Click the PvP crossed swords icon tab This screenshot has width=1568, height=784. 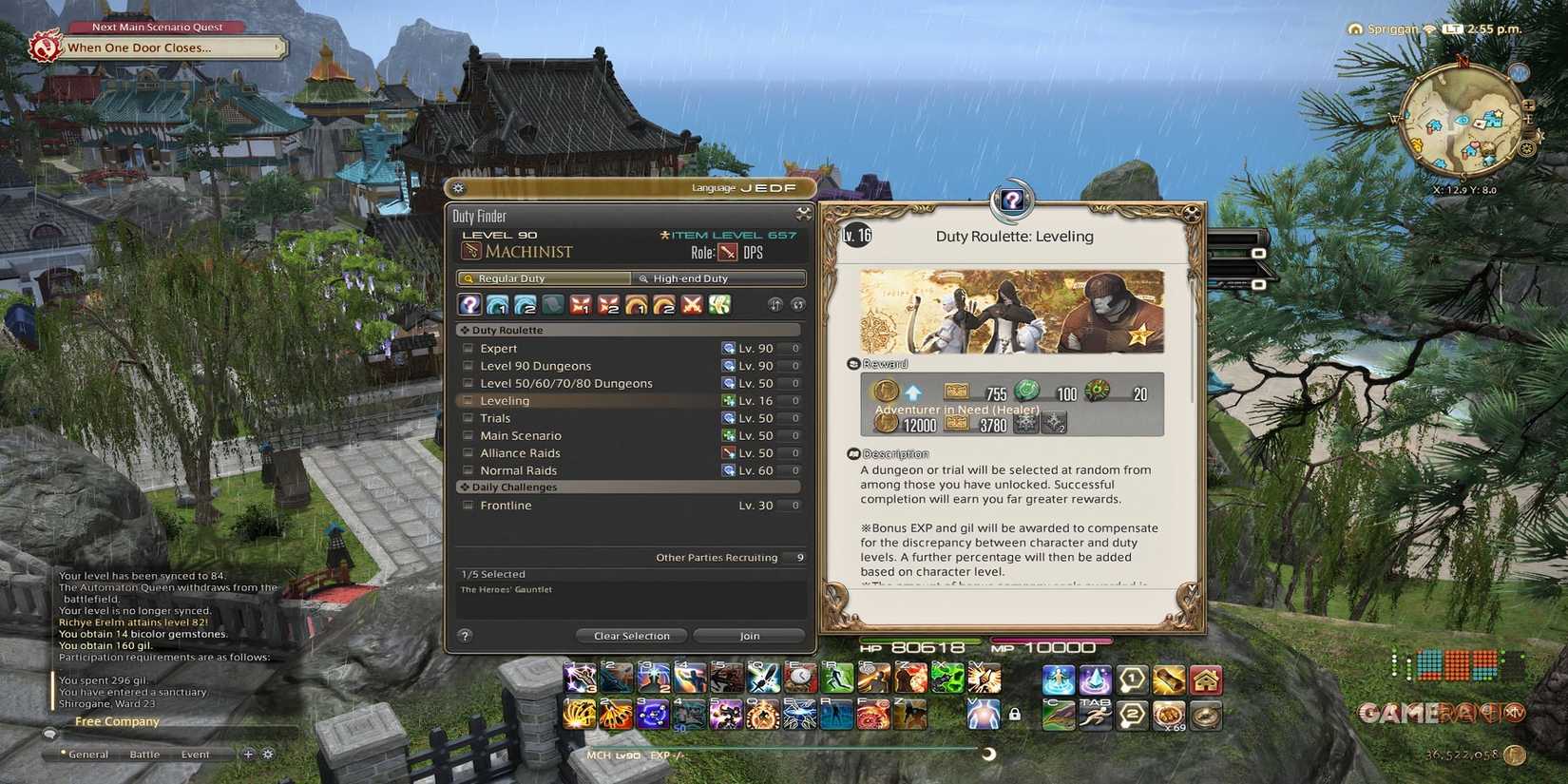point(691,305)
